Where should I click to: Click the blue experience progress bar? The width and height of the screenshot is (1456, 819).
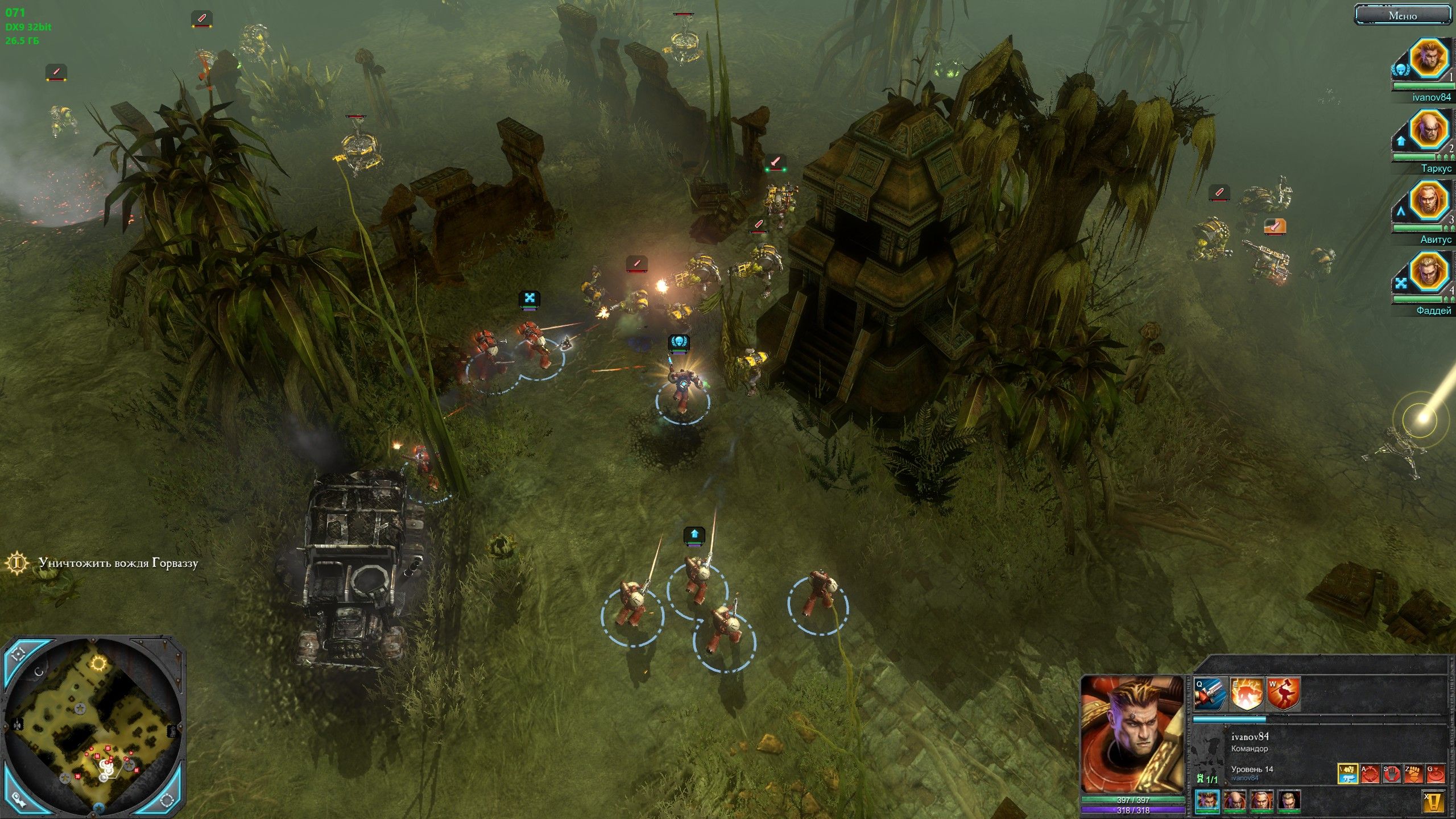coord(1228,719)
